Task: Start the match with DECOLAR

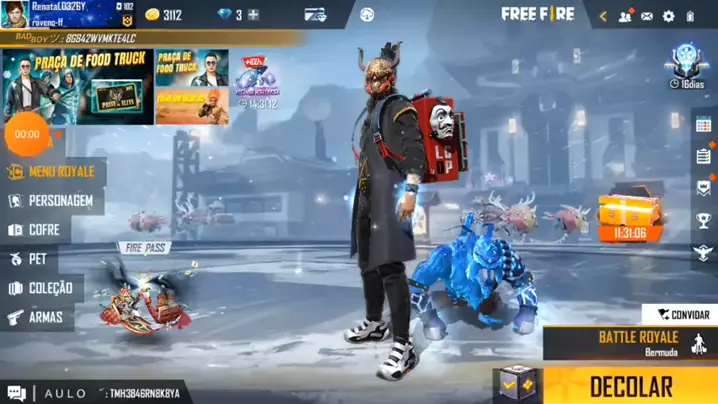Action: point(630,386)
